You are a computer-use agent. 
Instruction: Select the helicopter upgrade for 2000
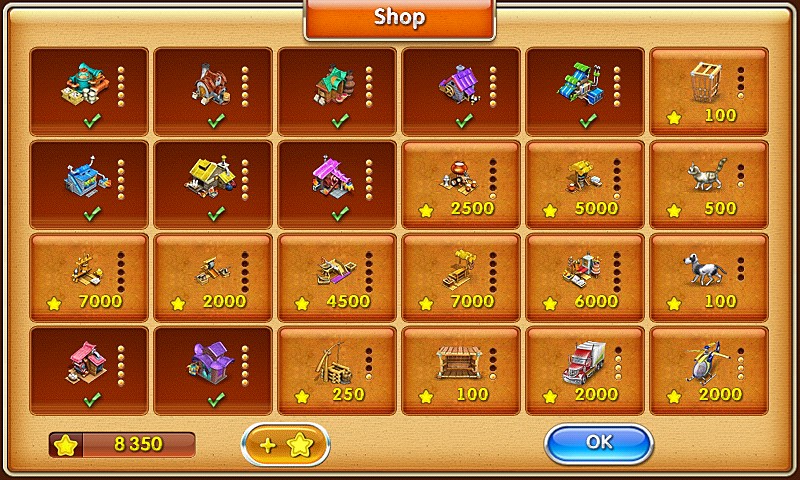click(708, 370)
